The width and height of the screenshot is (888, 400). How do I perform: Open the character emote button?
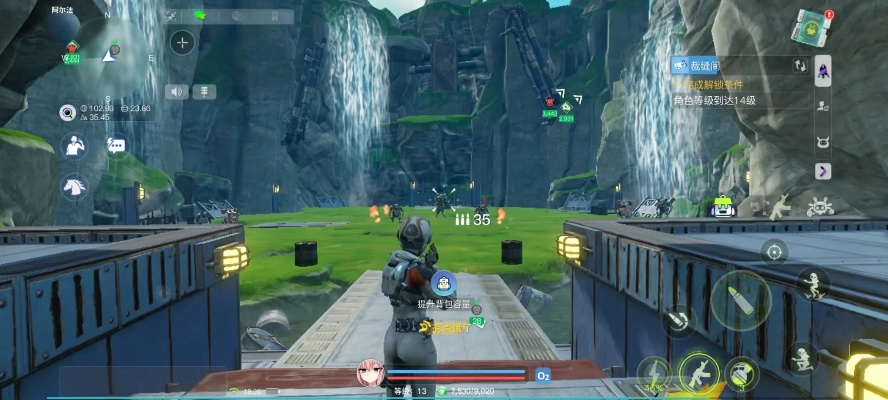click(x=73, y=146)
